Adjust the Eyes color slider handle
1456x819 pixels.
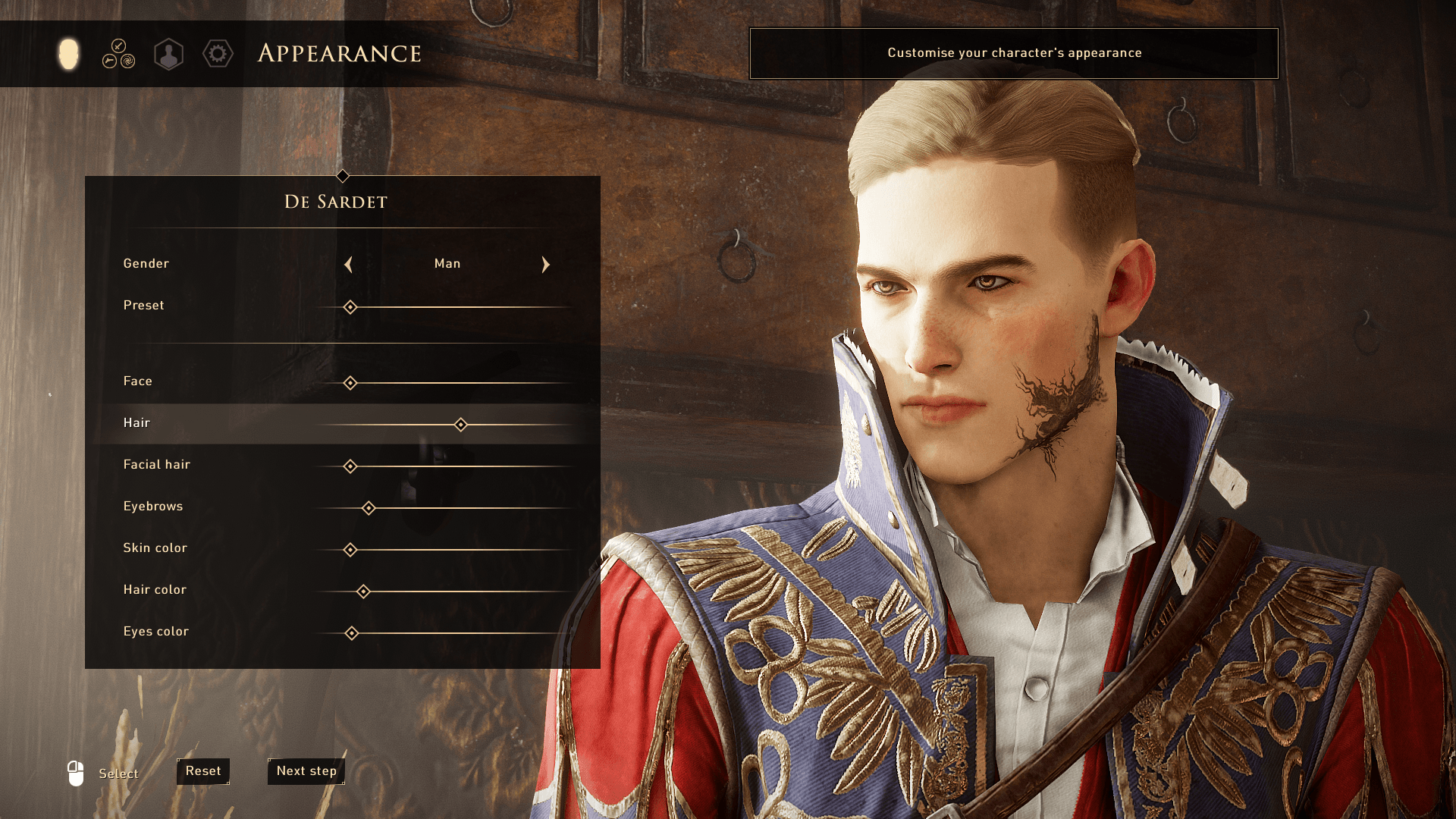[352, 633]
